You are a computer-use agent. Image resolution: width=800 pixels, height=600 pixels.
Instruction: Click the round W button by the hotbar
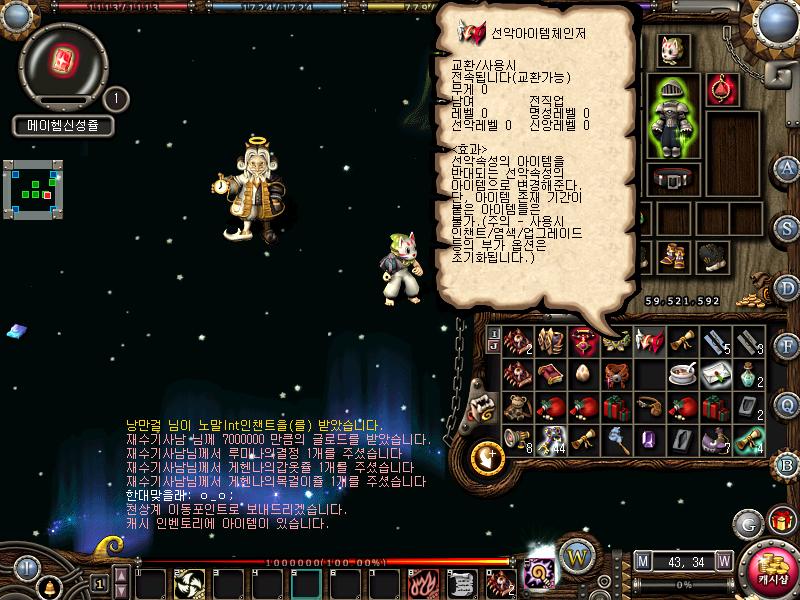[574, 556]
